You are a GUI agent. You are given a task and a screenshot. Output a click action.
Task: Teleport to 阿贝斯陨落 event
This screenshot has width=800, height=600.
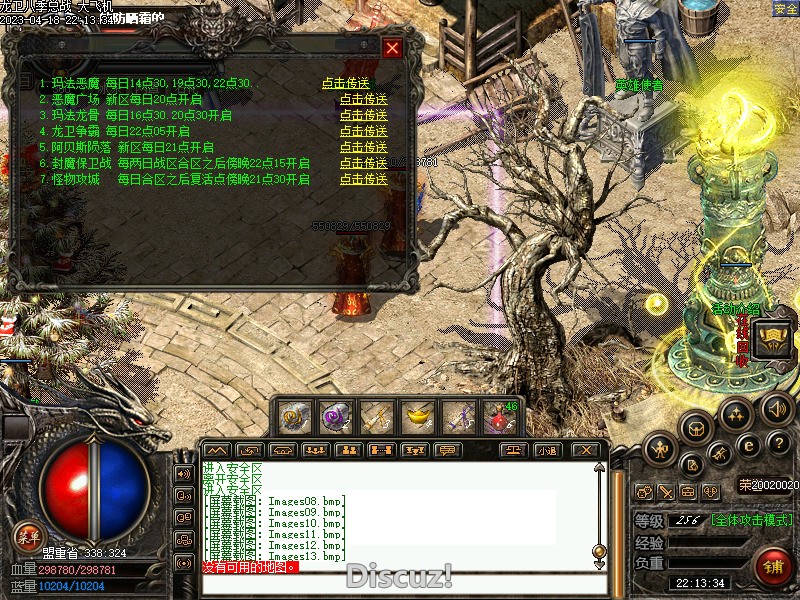[x=363, y=147]
